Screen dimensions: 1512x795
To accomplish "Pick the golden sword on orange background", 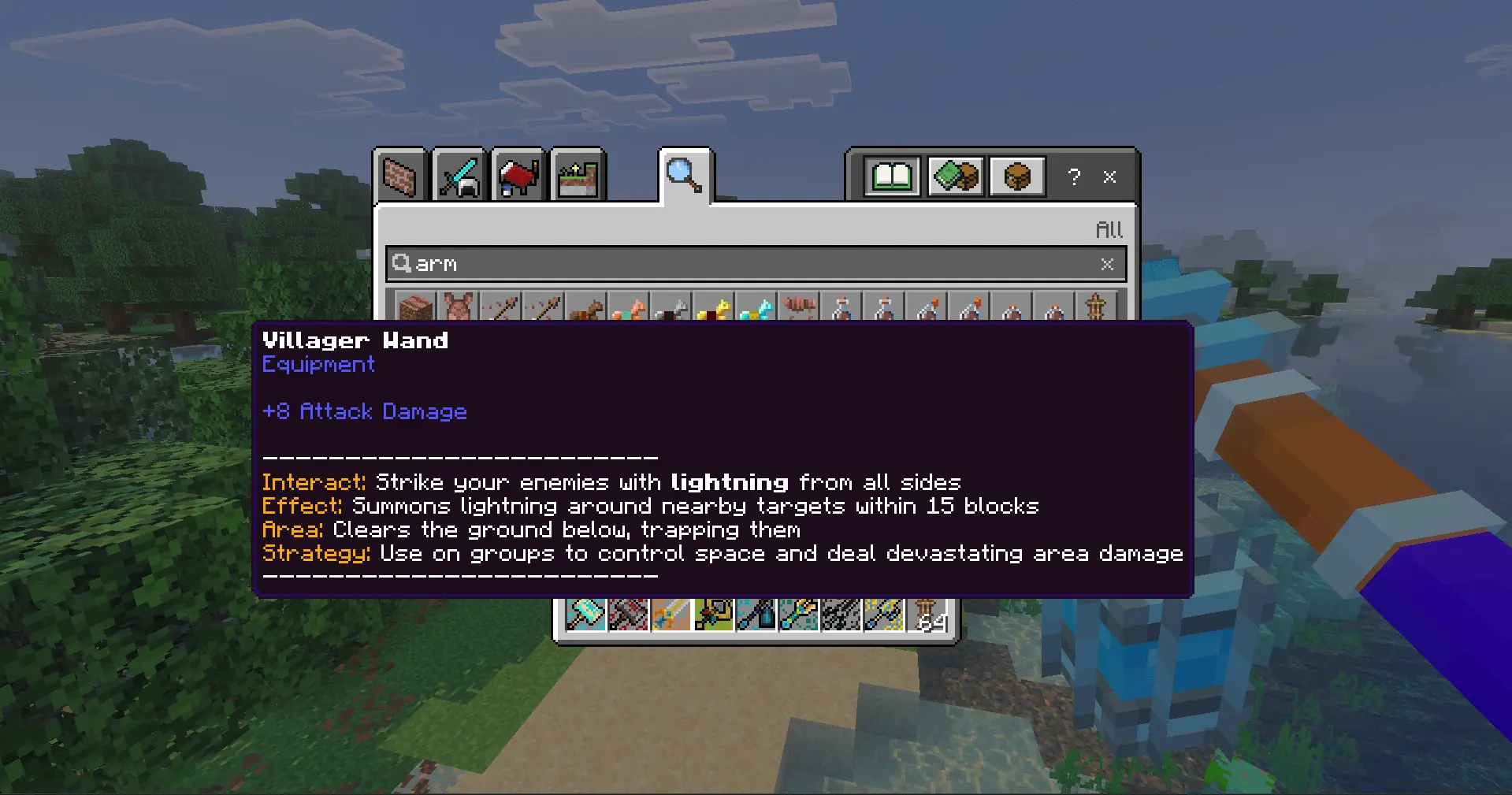I will click(x=671, y=615).
